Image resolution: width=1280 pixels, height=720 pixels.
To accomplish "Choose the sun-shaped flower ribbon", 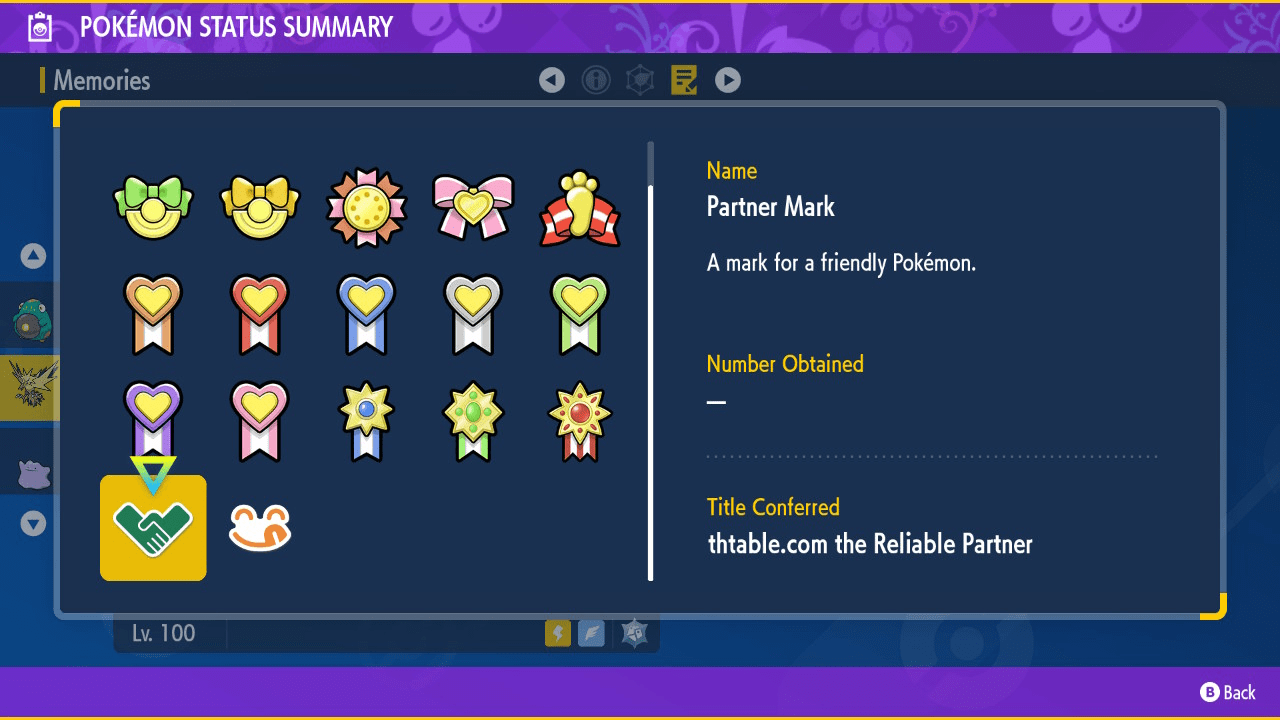I will (367, 207).
